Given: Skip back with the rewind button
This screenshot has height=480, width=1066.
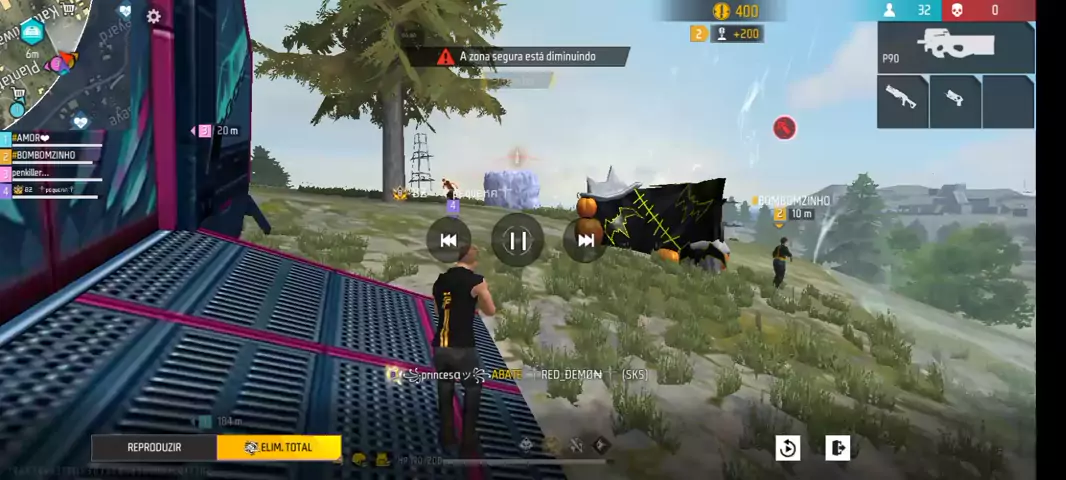Looking at the screenshot, I should tap(448, 240).
